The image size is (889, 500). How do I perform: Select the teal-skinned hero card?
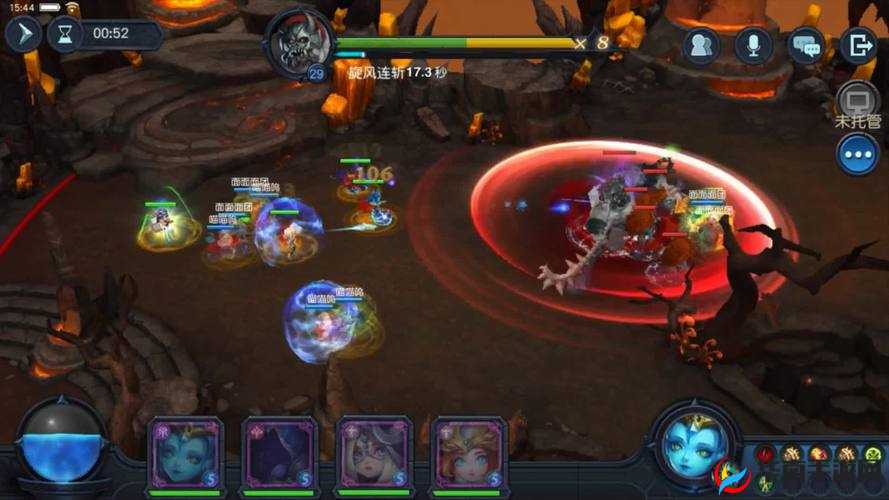(x=184, y=453)
